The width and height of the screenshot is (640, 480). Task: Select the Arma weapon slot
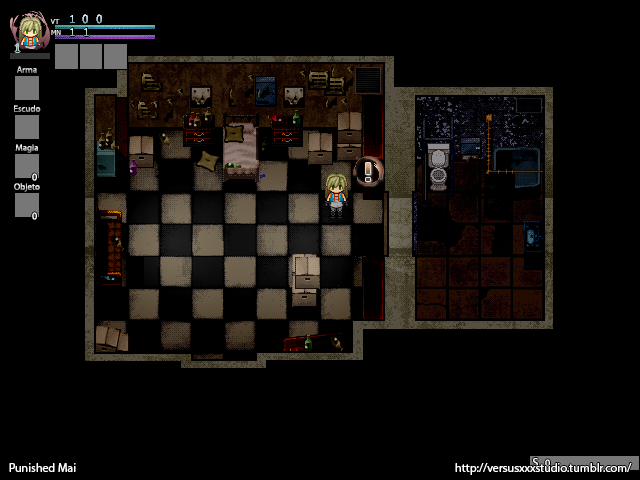[27, 89]
